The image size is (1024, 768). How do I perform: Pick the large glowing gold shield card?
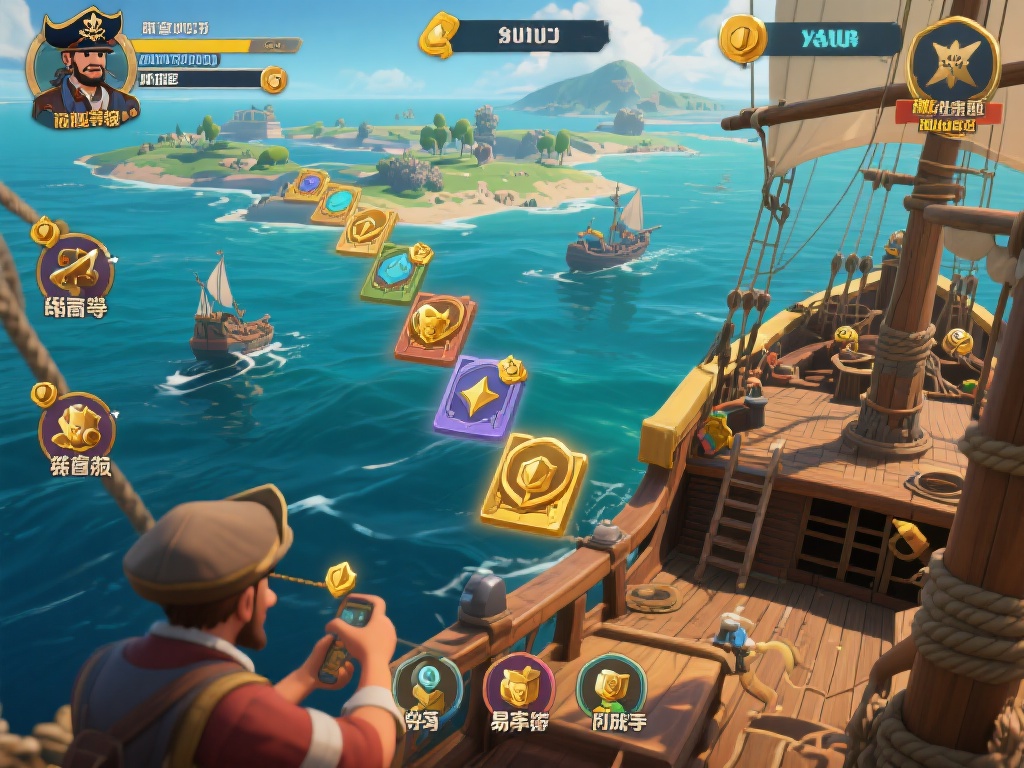pos(534,482)
